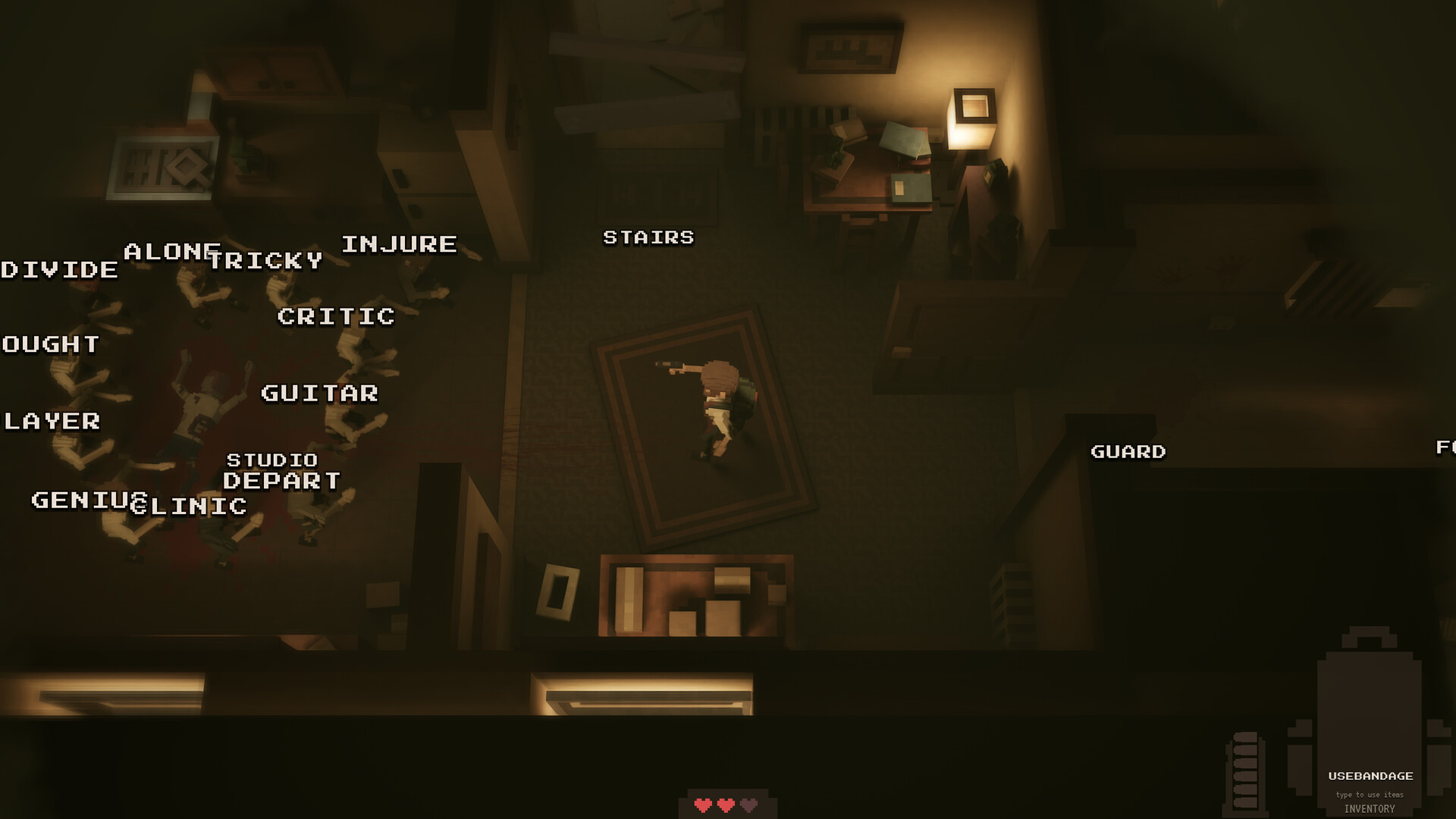Select the CRITIC target word
Screen dimensions: 1456x819
(x=336, y=317)
